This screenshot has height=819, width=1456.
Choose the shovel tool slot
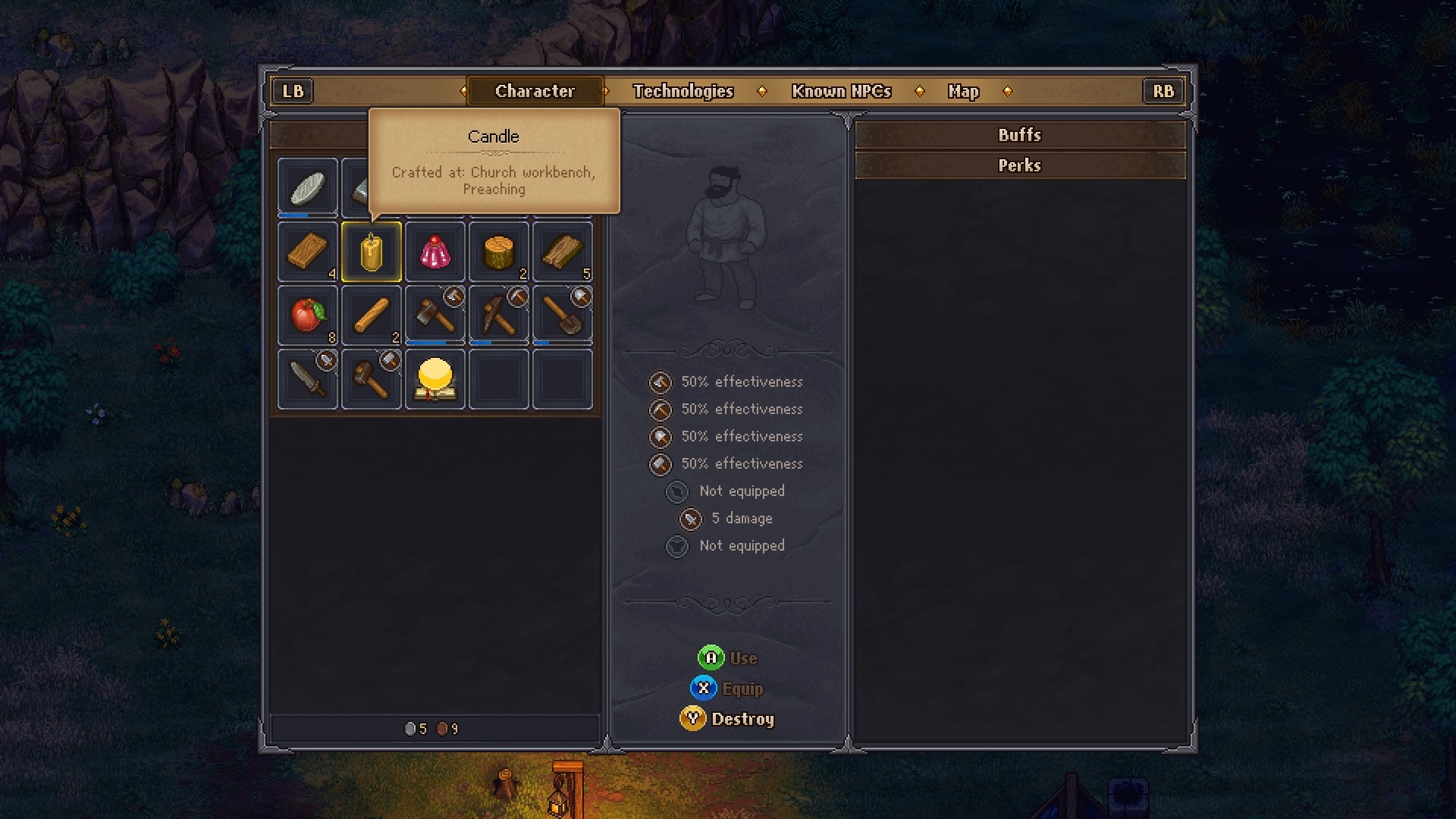563,315
